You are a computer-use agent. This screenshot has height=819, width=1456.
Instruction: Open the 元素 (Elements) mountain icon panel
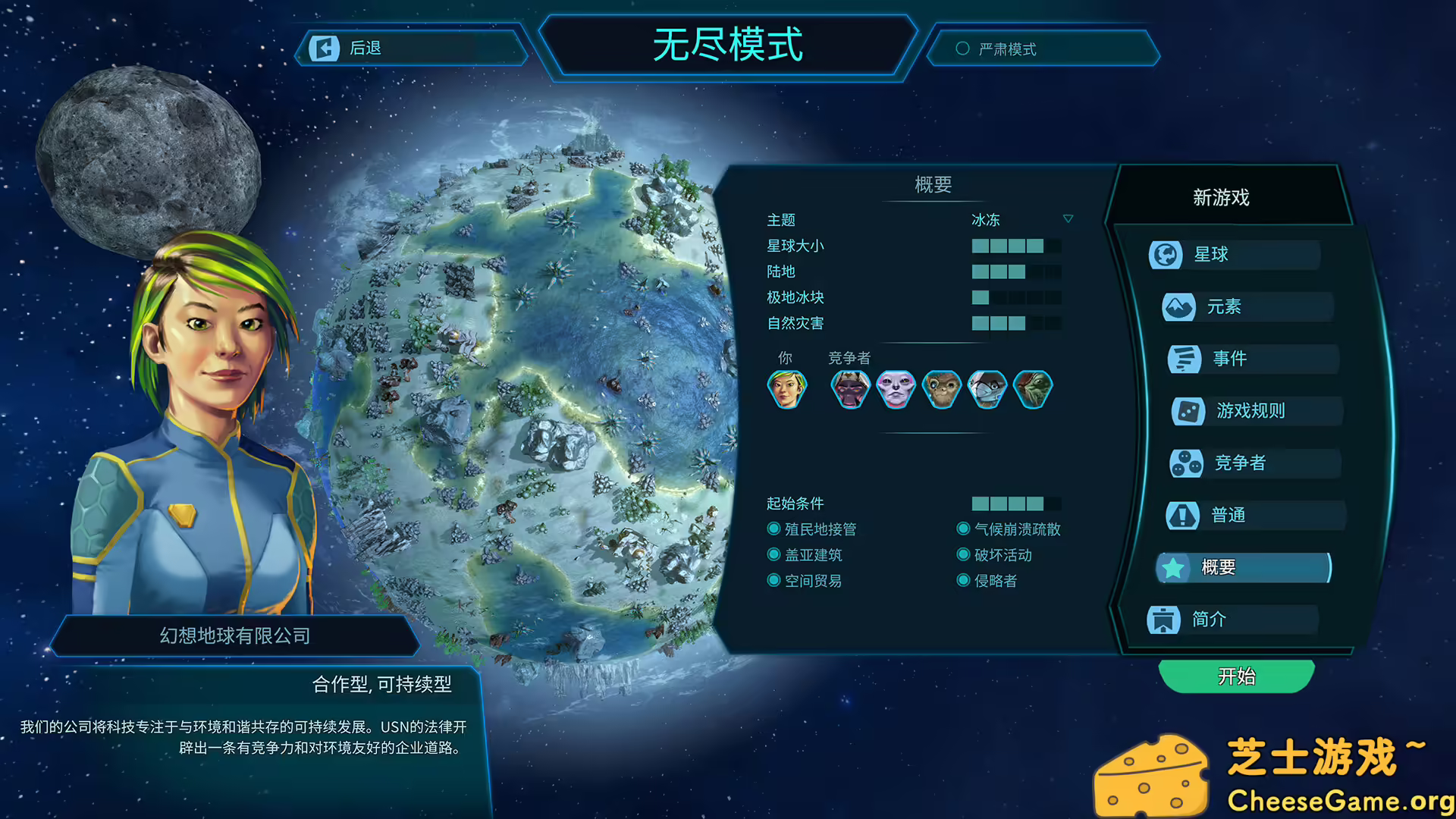[x=1179, y=307]
